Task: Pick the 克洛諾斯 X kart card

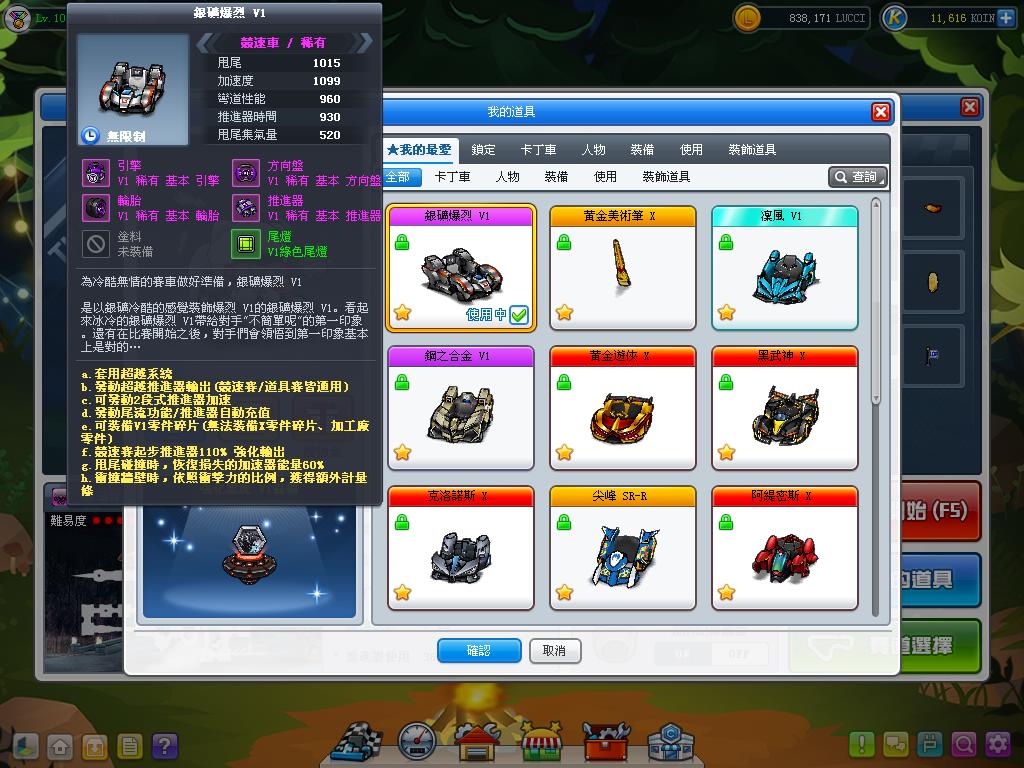Action: pyautogui.click(x=462, y=547)
